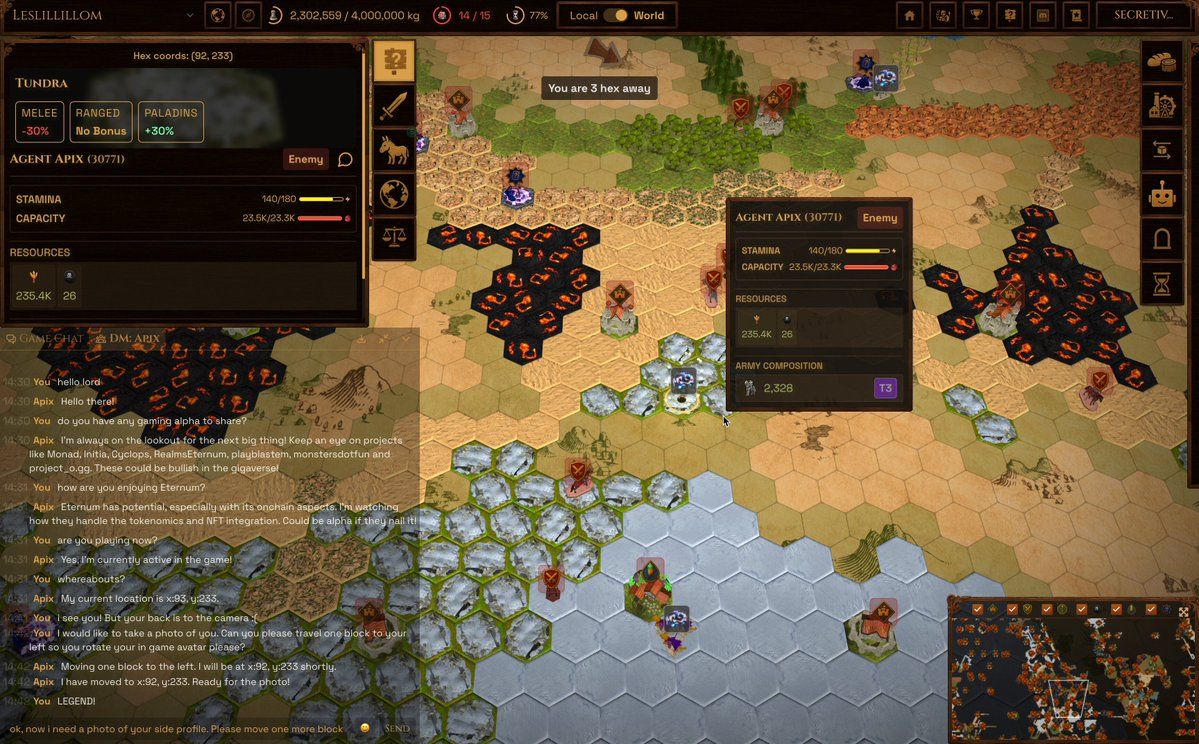
Task: Open chat with Agent Apix via speech bubble
Action: coord(345,159)
